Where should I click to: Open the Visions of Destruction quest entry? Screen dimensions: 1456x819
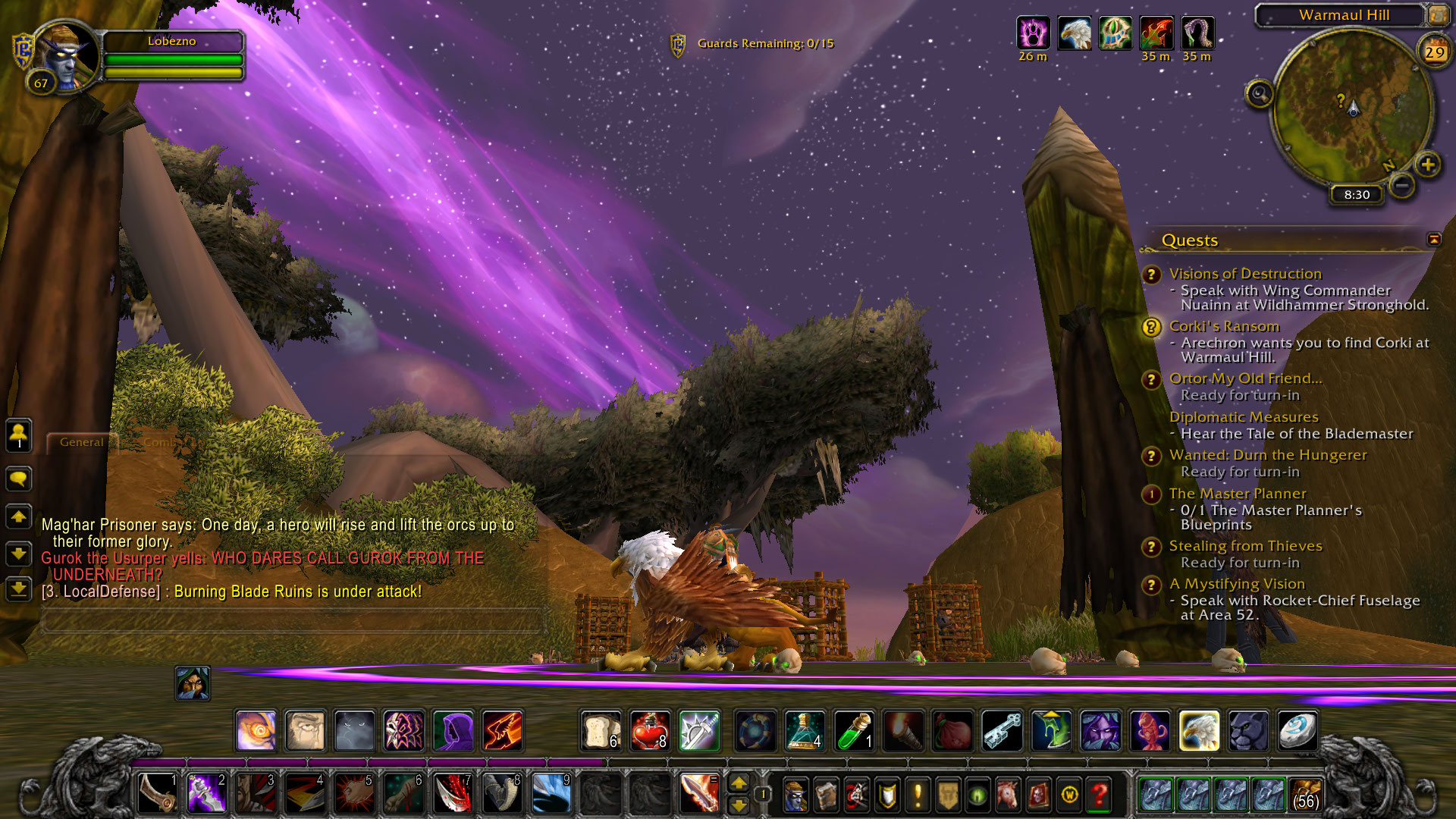click(1244, 274)
